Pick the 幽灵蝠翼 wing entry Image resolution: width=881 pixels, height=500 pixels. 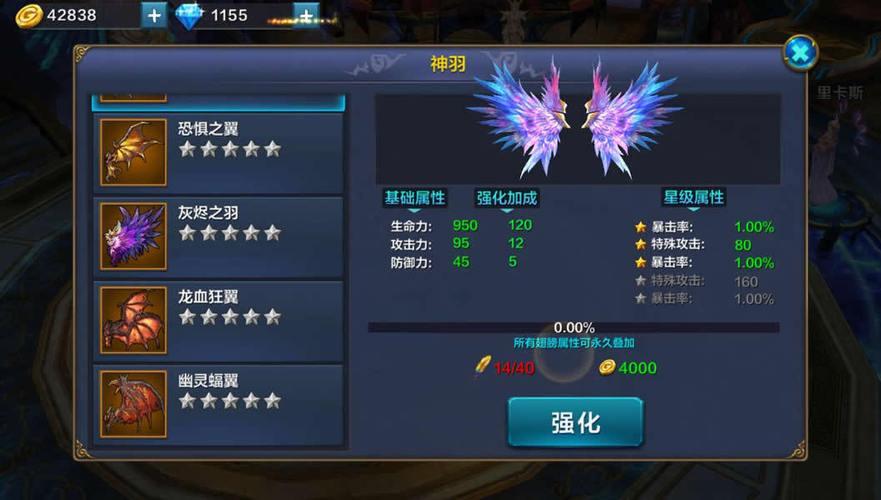click(220, 402)
